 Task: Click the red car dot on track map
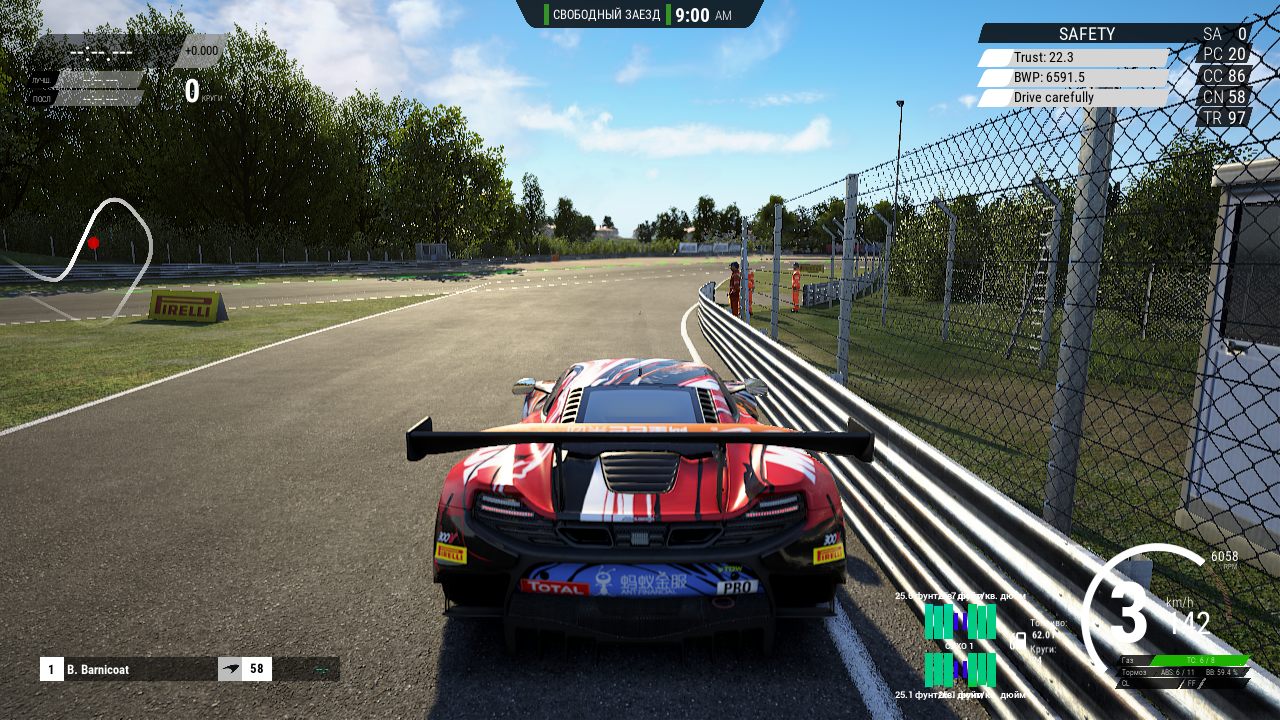pos(96,240)
